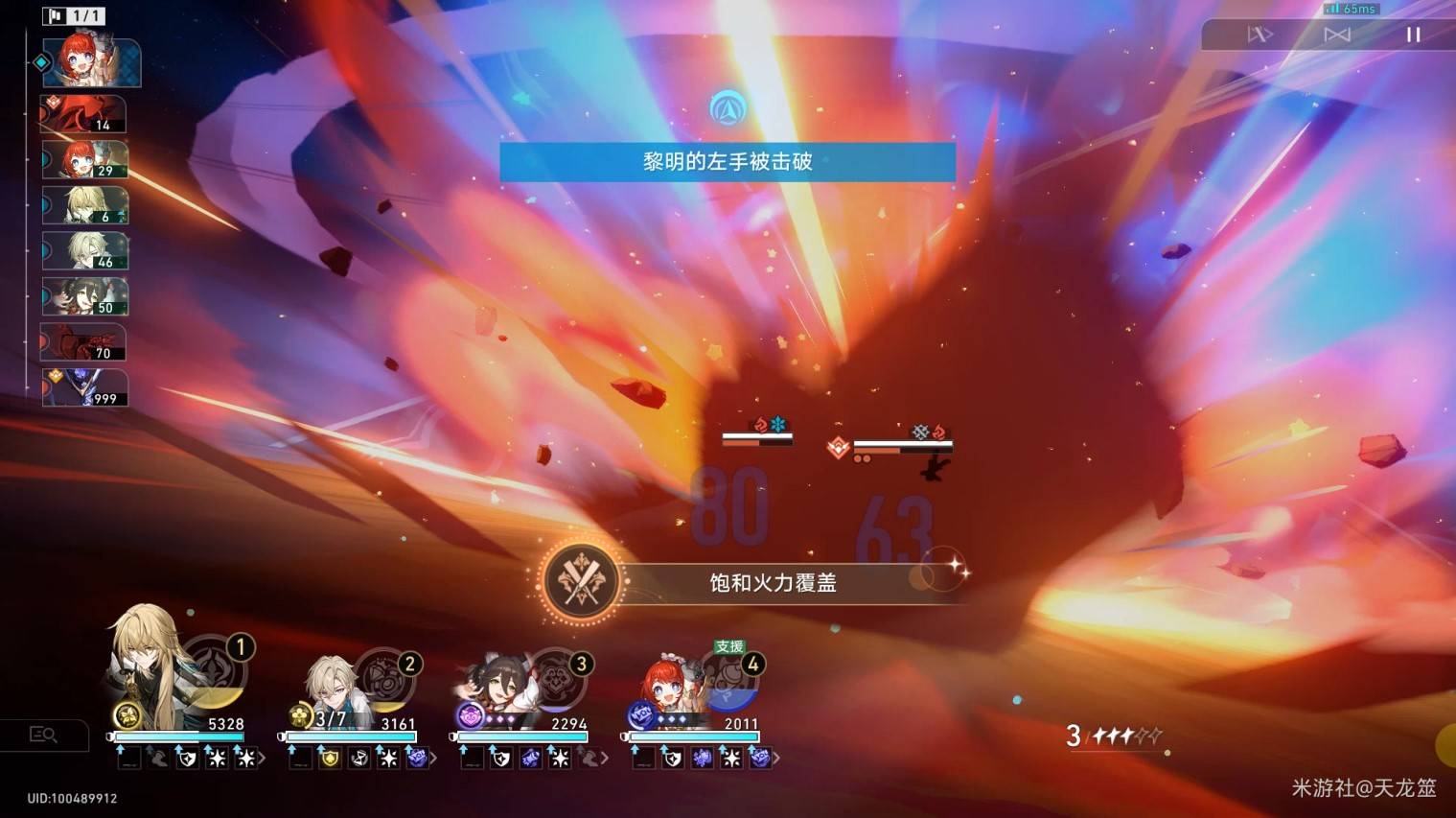Select the battle inspect magnifier icon
This screenshot has width=1456, height=818.
tap(45, 735)
